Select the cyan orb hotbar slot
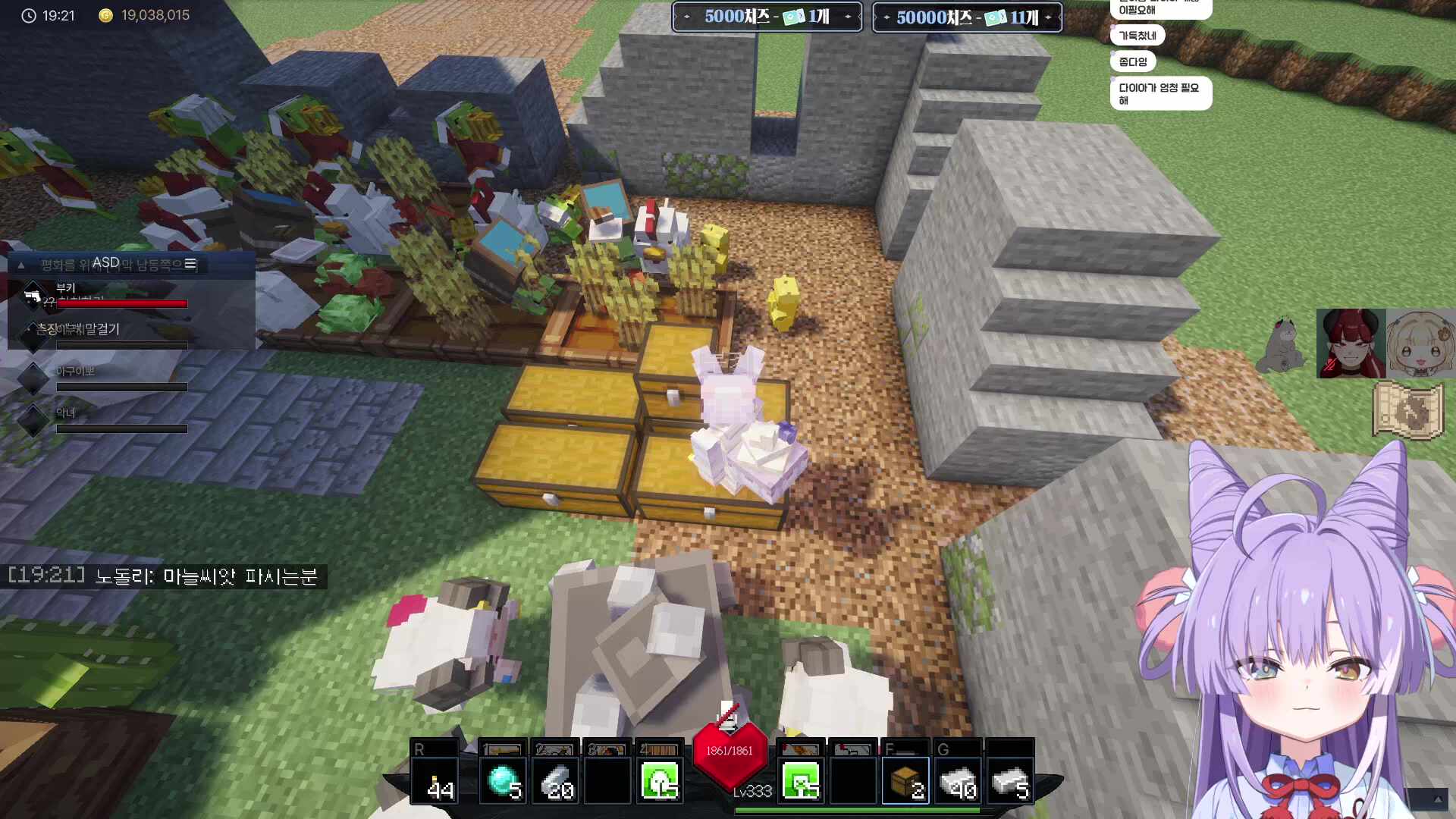This screenshot has width=1456, height=819. click(x=503, y=780)
